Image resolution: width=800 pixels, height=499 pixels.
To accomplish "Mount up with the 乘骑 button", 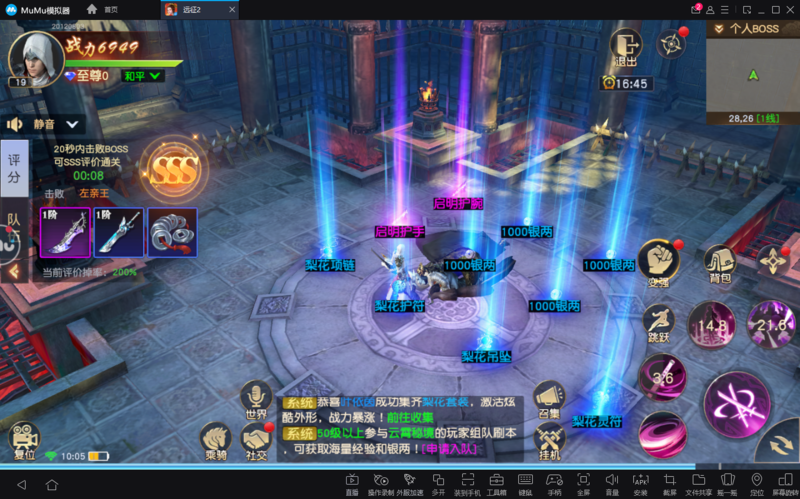I will tap(217, 440).
